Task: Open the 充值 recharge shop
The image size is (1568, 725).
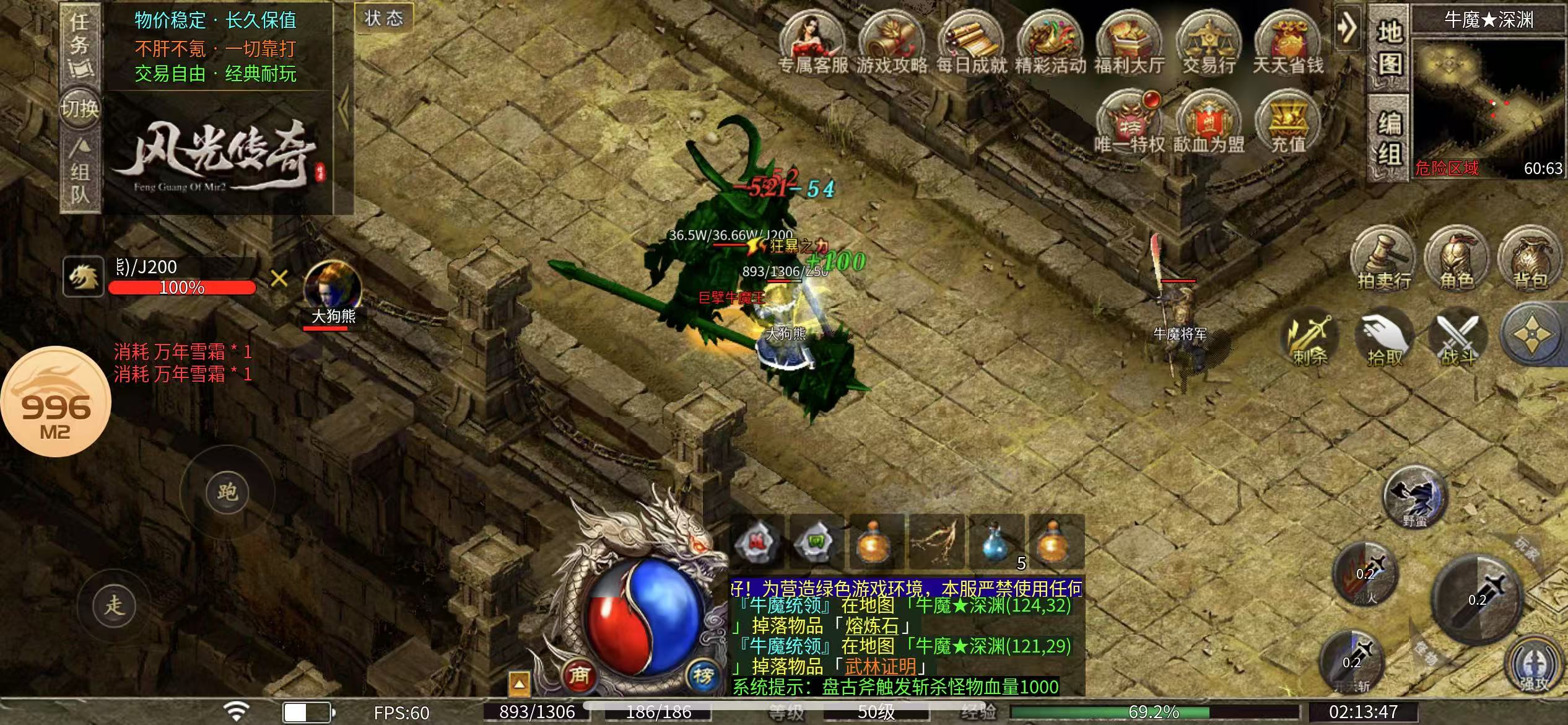Action: [x=1288, y=123]
